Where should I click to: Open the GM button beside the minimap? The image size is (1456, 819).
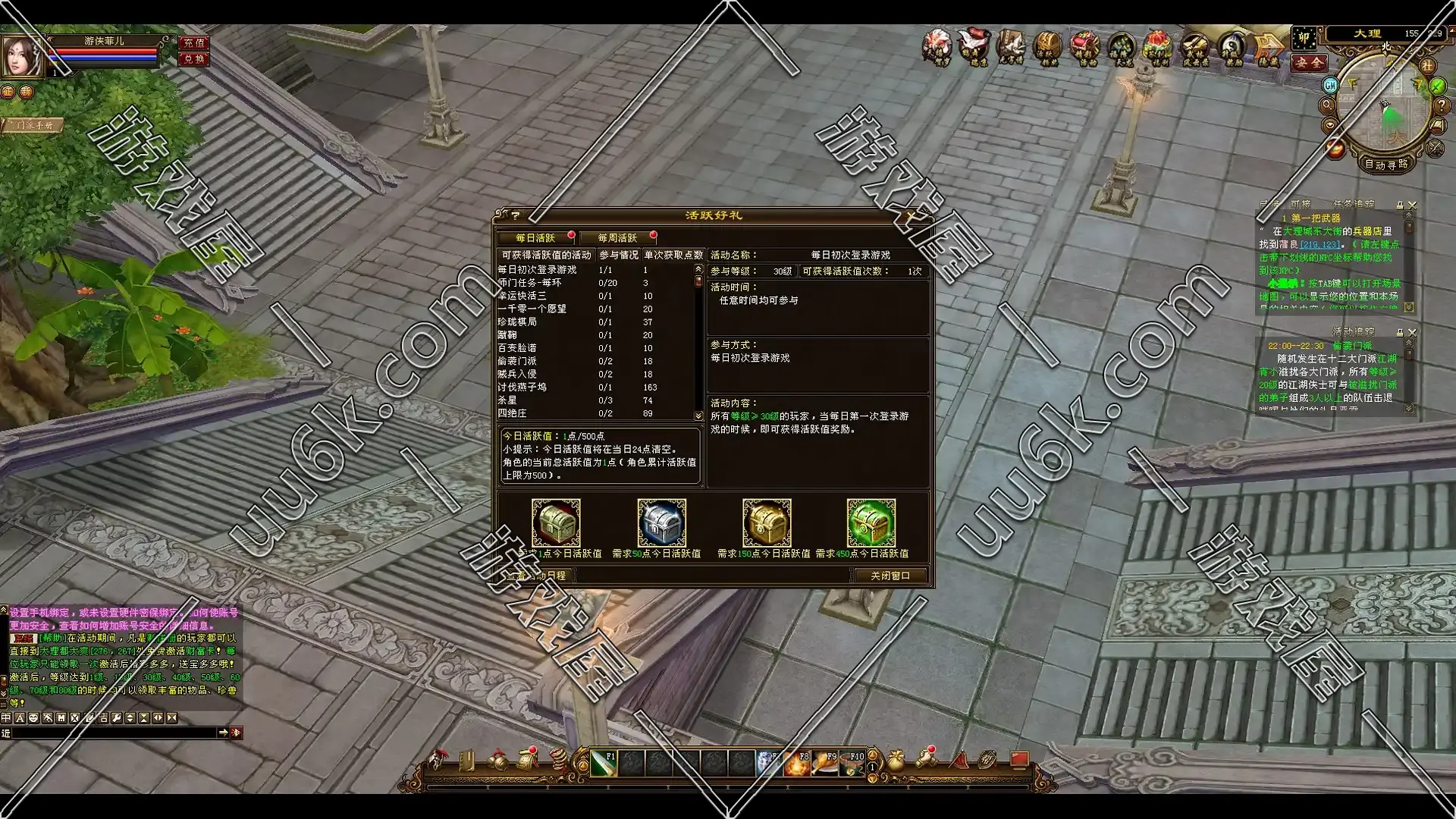(1330, 85)
